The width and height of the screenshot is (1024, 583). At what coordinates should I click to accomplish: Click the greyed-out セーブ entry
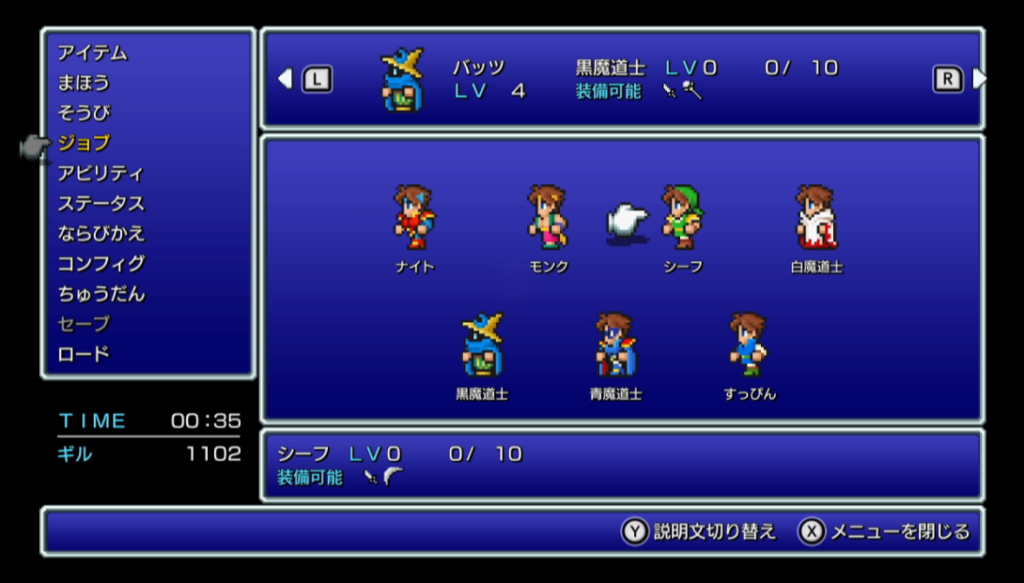coord(84,323)
